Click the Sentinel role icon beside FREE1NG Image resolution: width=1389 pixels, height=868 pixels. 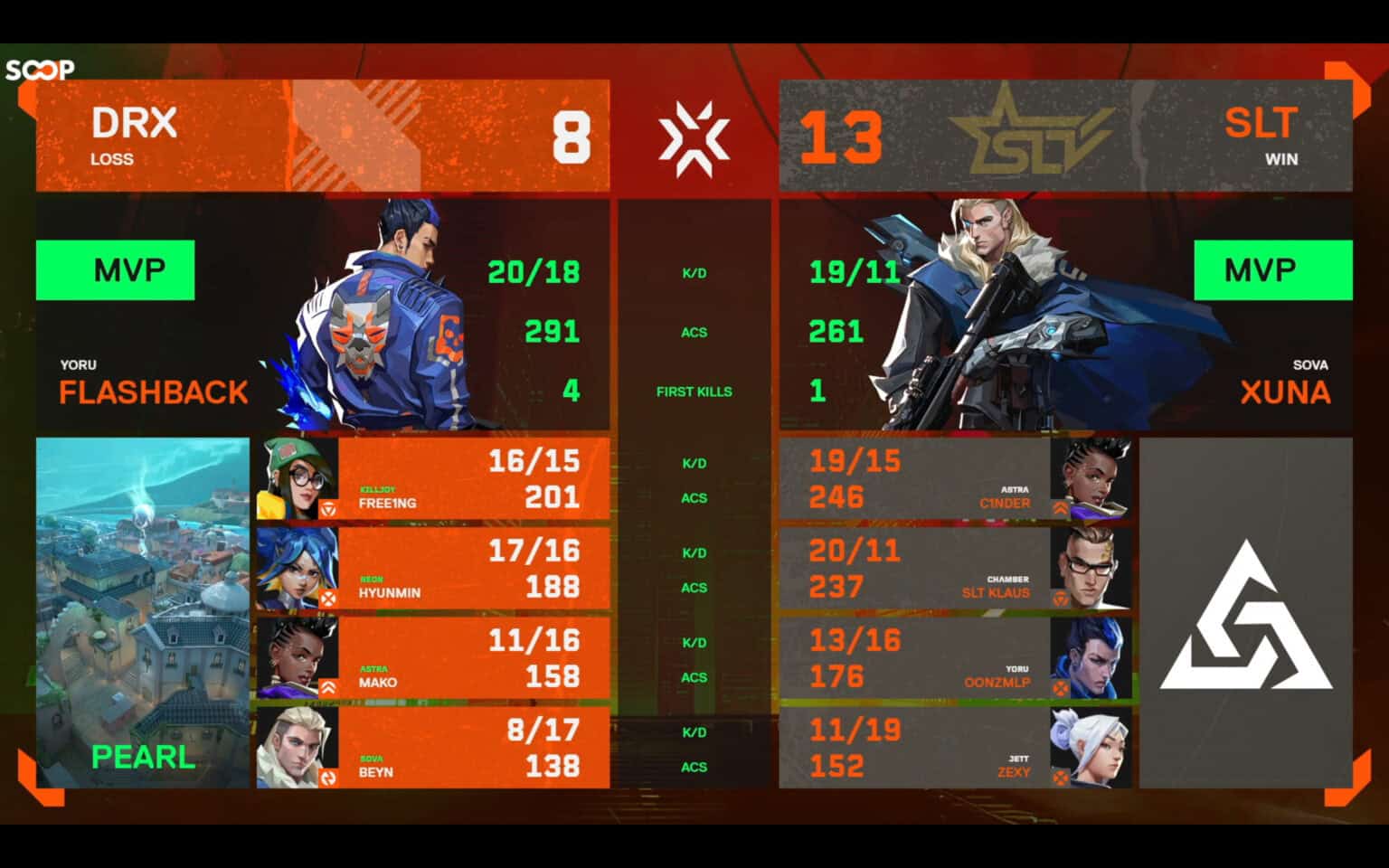click(327, 506)
